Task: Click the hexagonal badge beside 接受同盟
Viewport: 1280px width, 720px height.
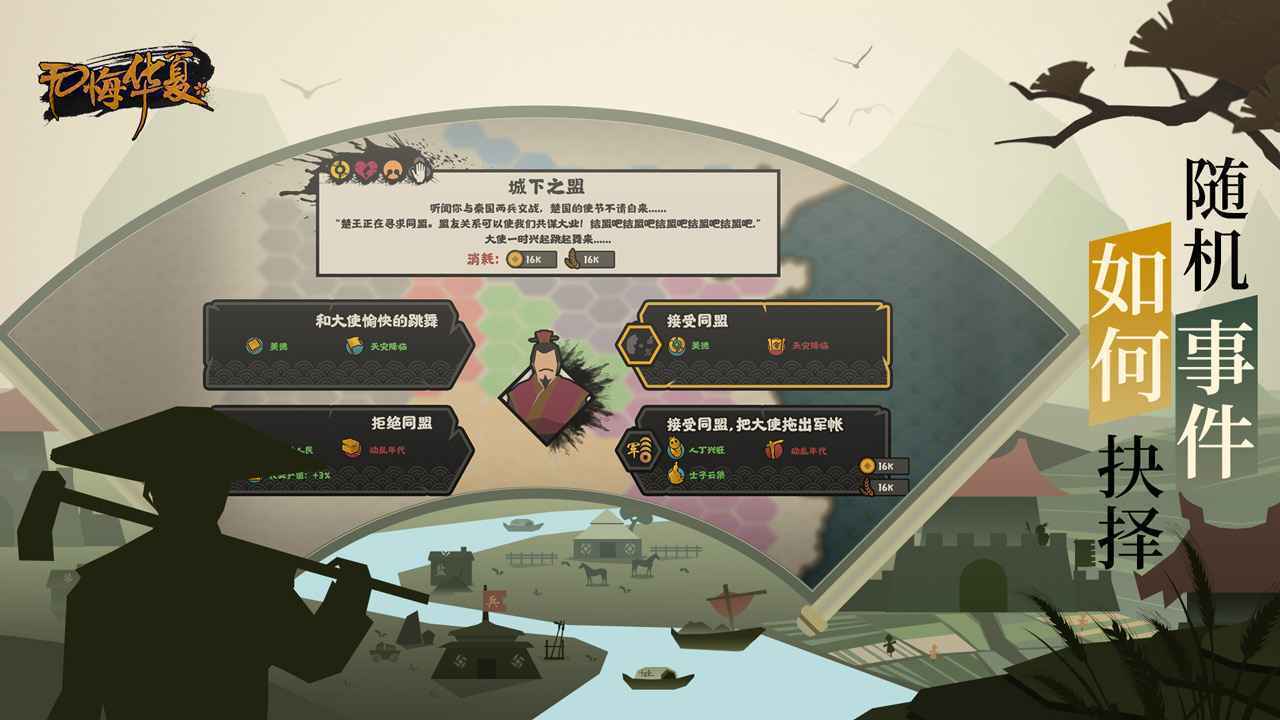Action: click(638, 343)
